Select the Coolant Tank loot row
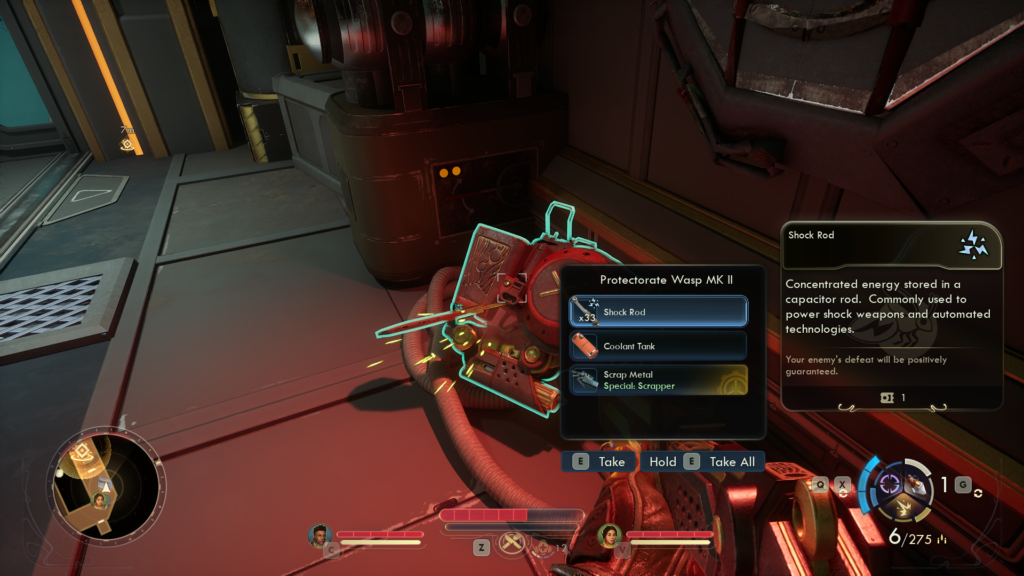The image size is (1024, 576). point(658,346)
